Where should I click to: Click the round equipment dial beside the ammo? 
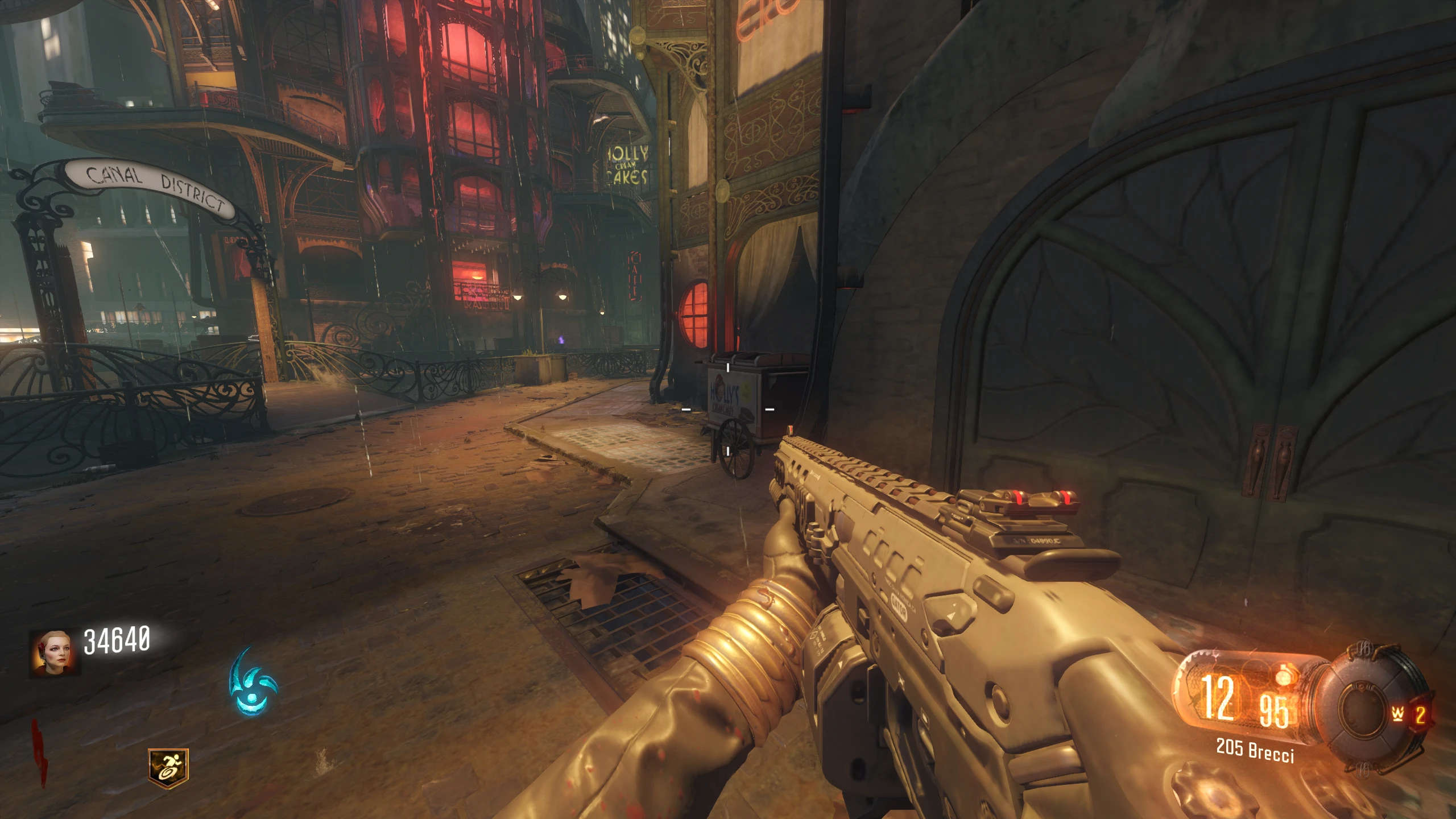pos(1365,708)
